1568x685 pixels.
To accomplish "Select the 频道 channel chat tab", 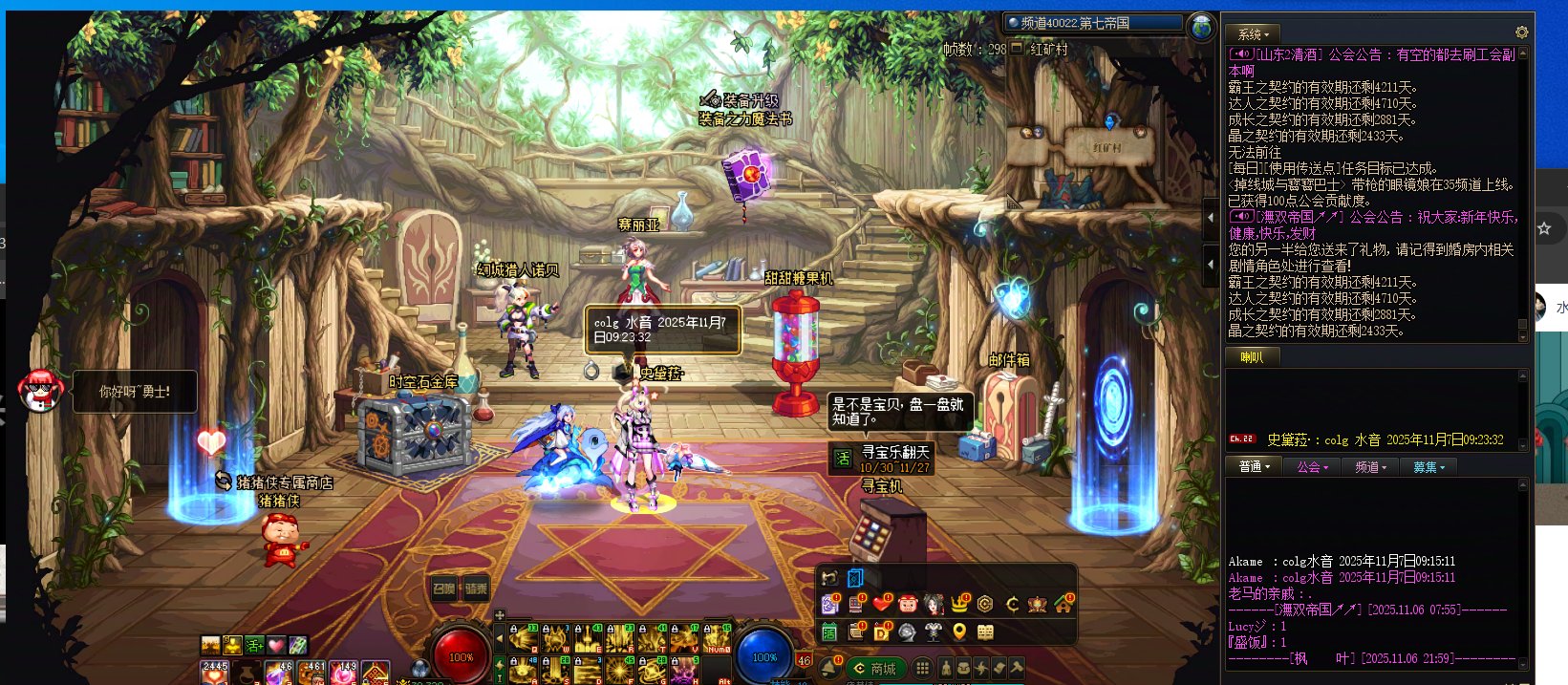I will coord(1370,466).
